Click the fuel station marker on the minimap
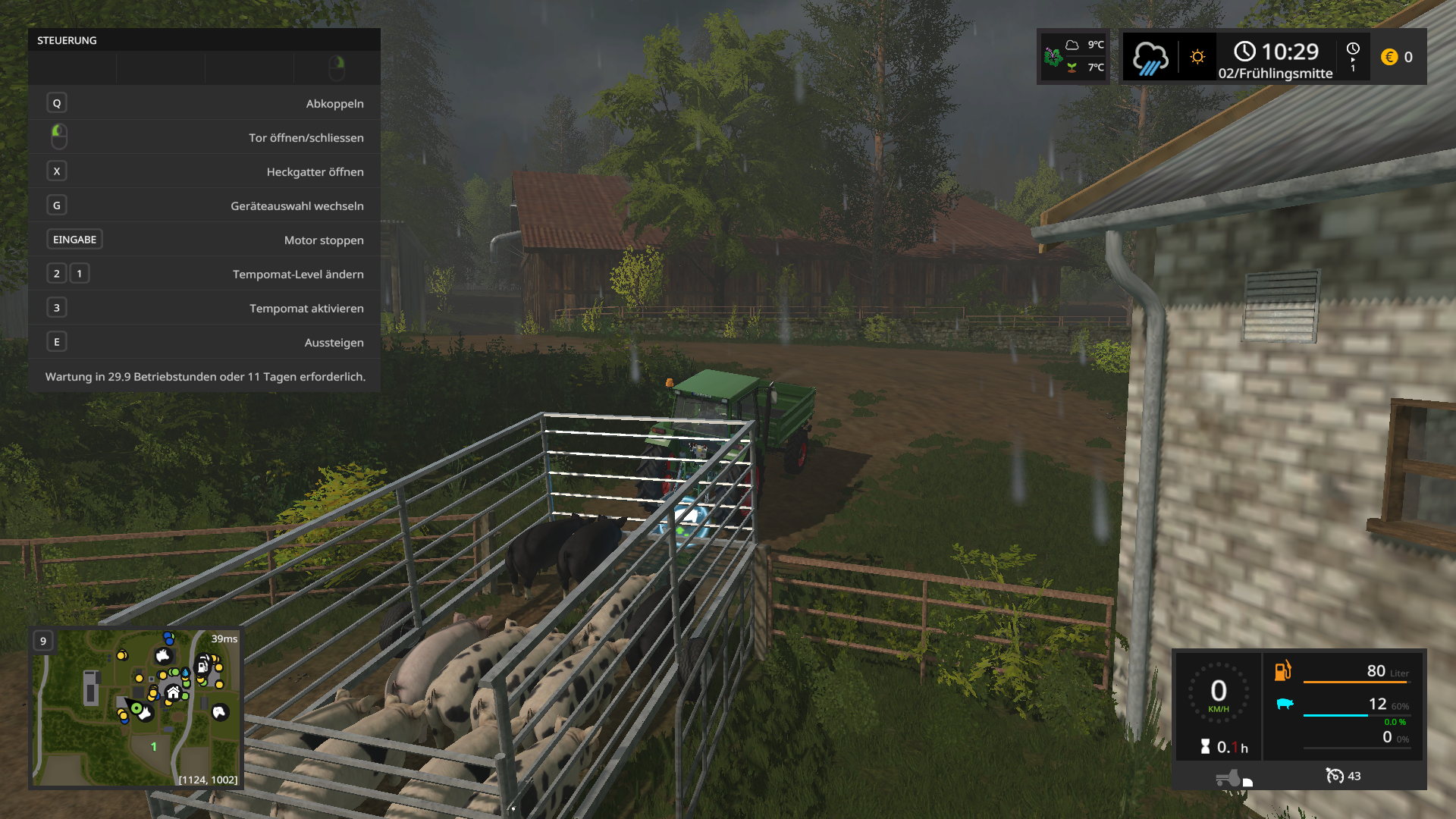Image resolution: width=1456 pixels, height=819 pixels. pyautogui.click(x=202, y=667)
